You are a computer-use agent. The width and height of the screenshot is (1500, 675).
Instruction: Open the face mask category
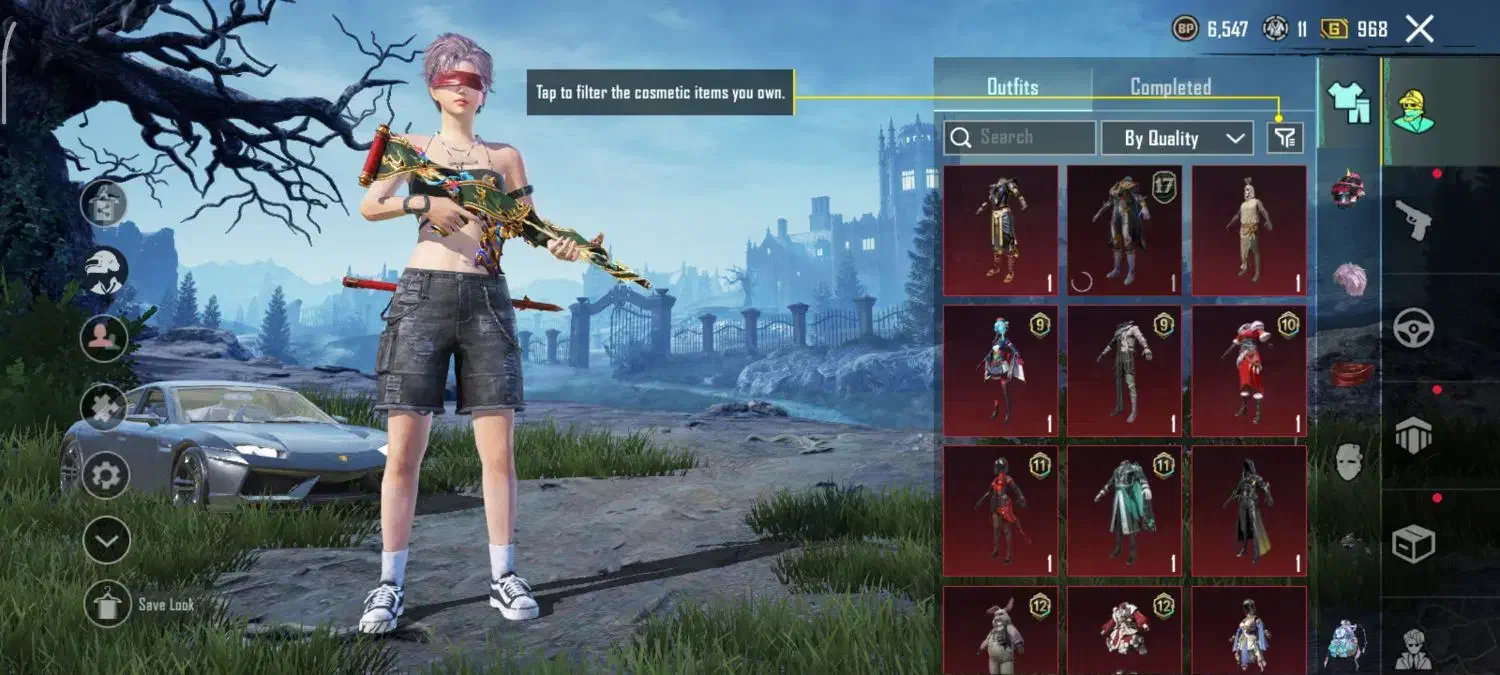(1349, 461)
